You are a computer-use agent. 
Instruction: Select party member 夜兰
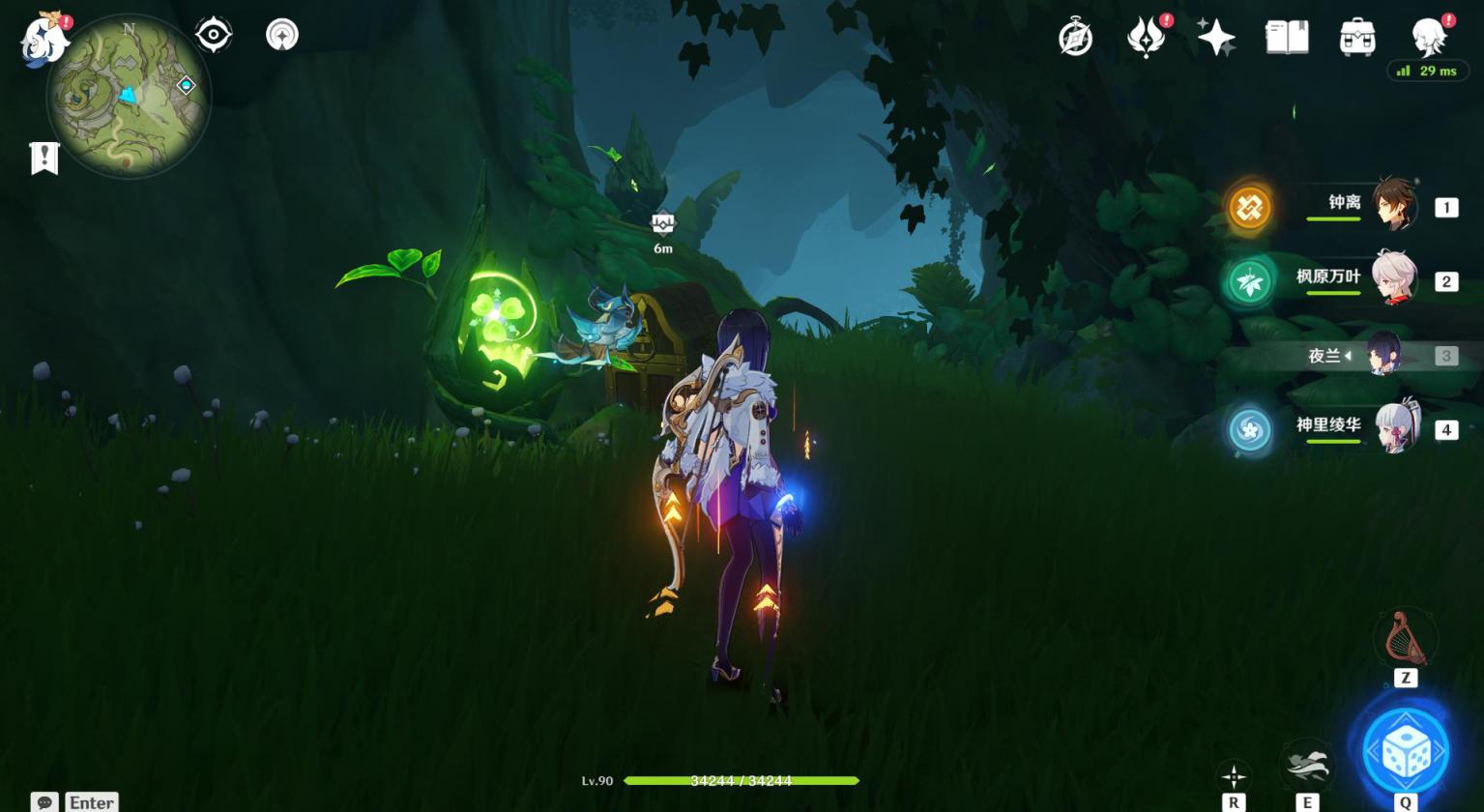(1384, 355)
